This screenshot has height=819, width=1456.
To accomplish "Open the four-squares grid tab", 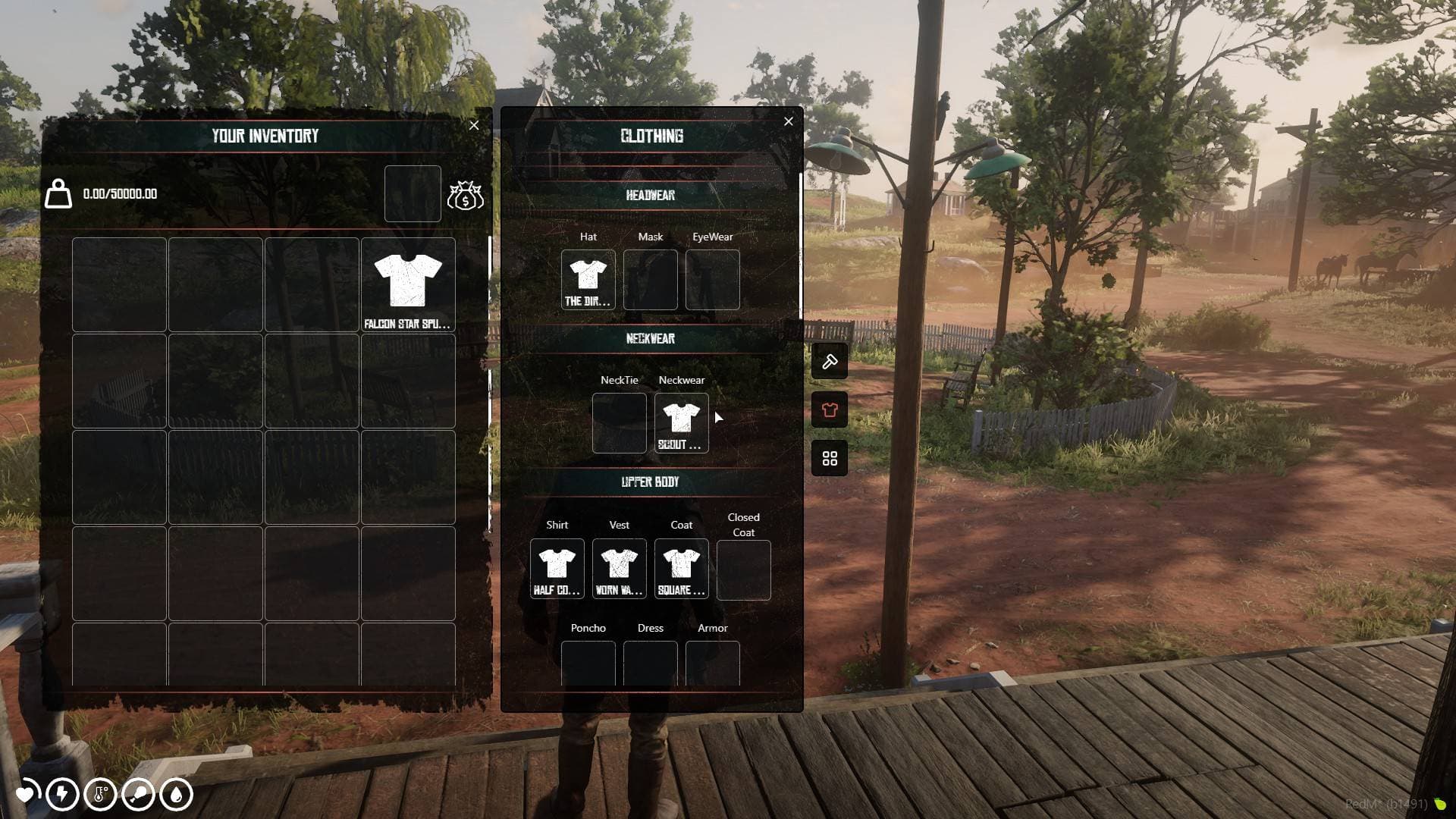I will click(830, 459).
